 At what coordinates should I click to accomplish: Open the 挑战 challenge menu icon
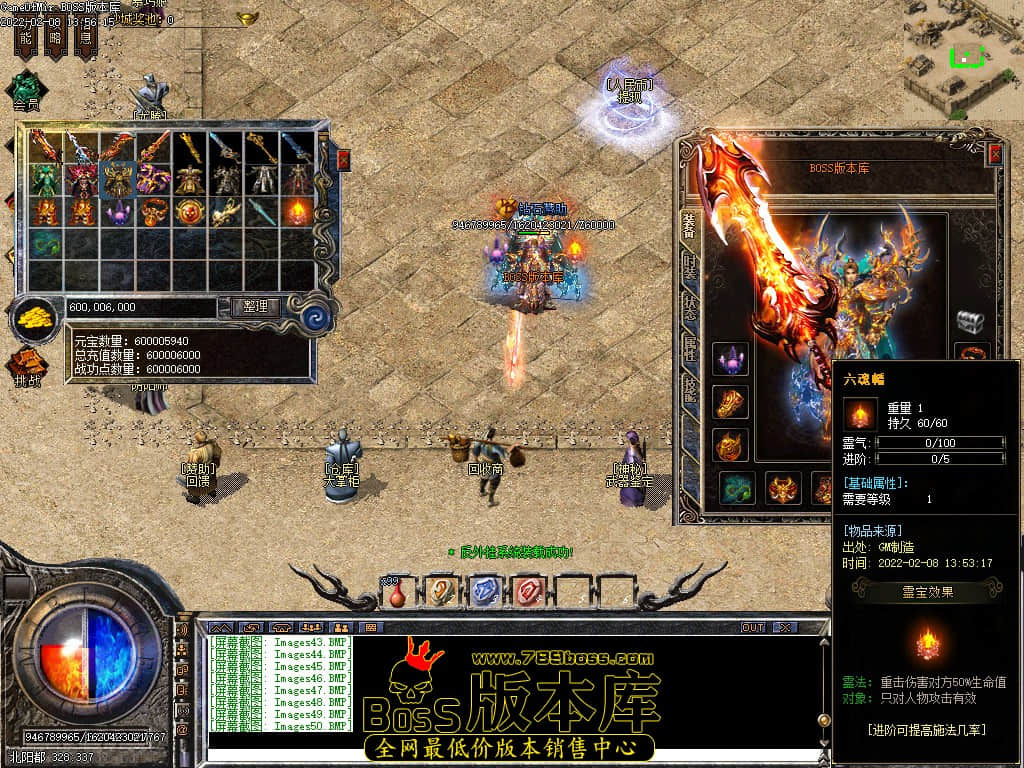[x=27, y=367]
